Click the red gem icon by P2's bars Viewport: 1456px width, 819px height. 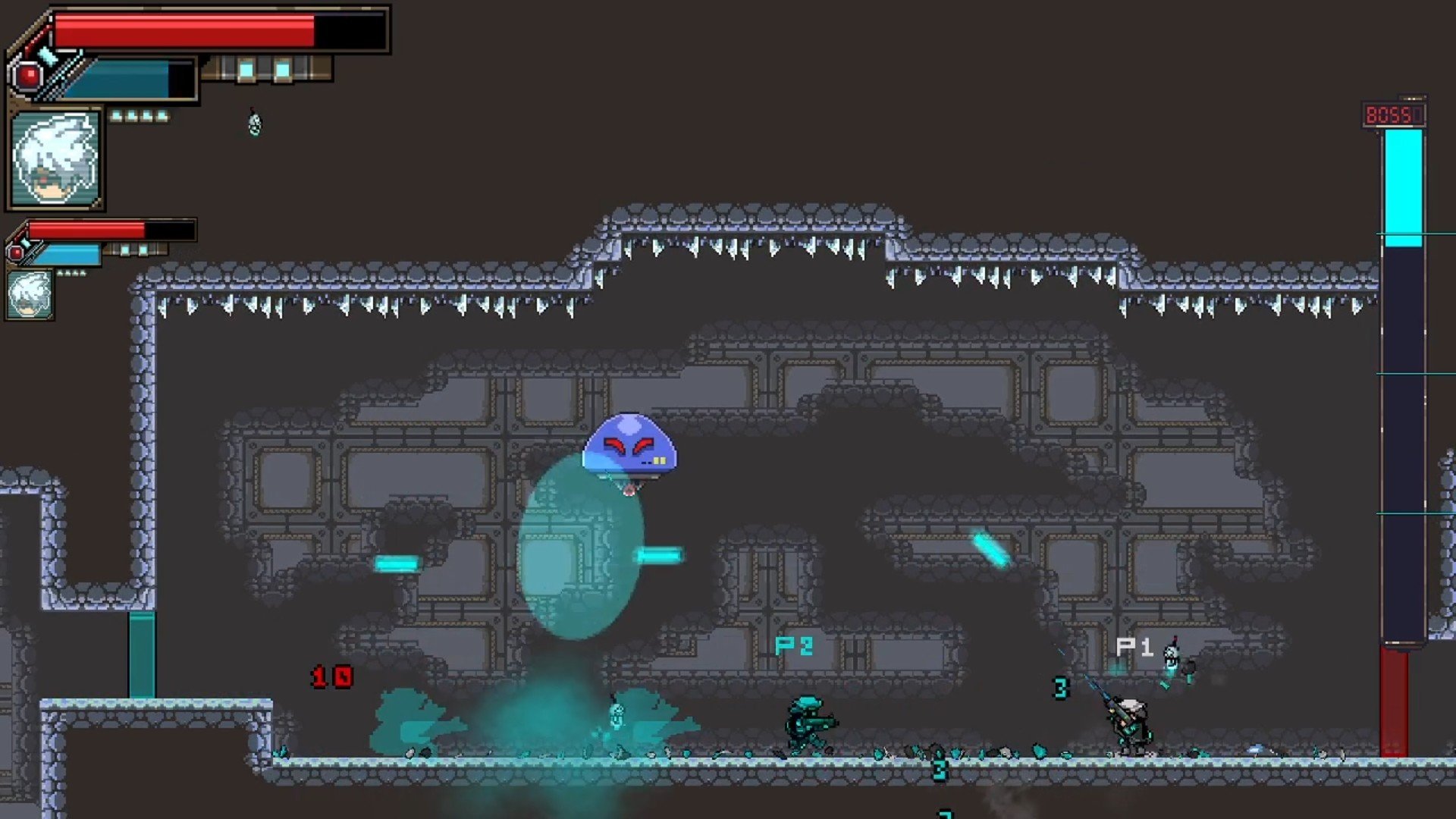tap(17, 251)
